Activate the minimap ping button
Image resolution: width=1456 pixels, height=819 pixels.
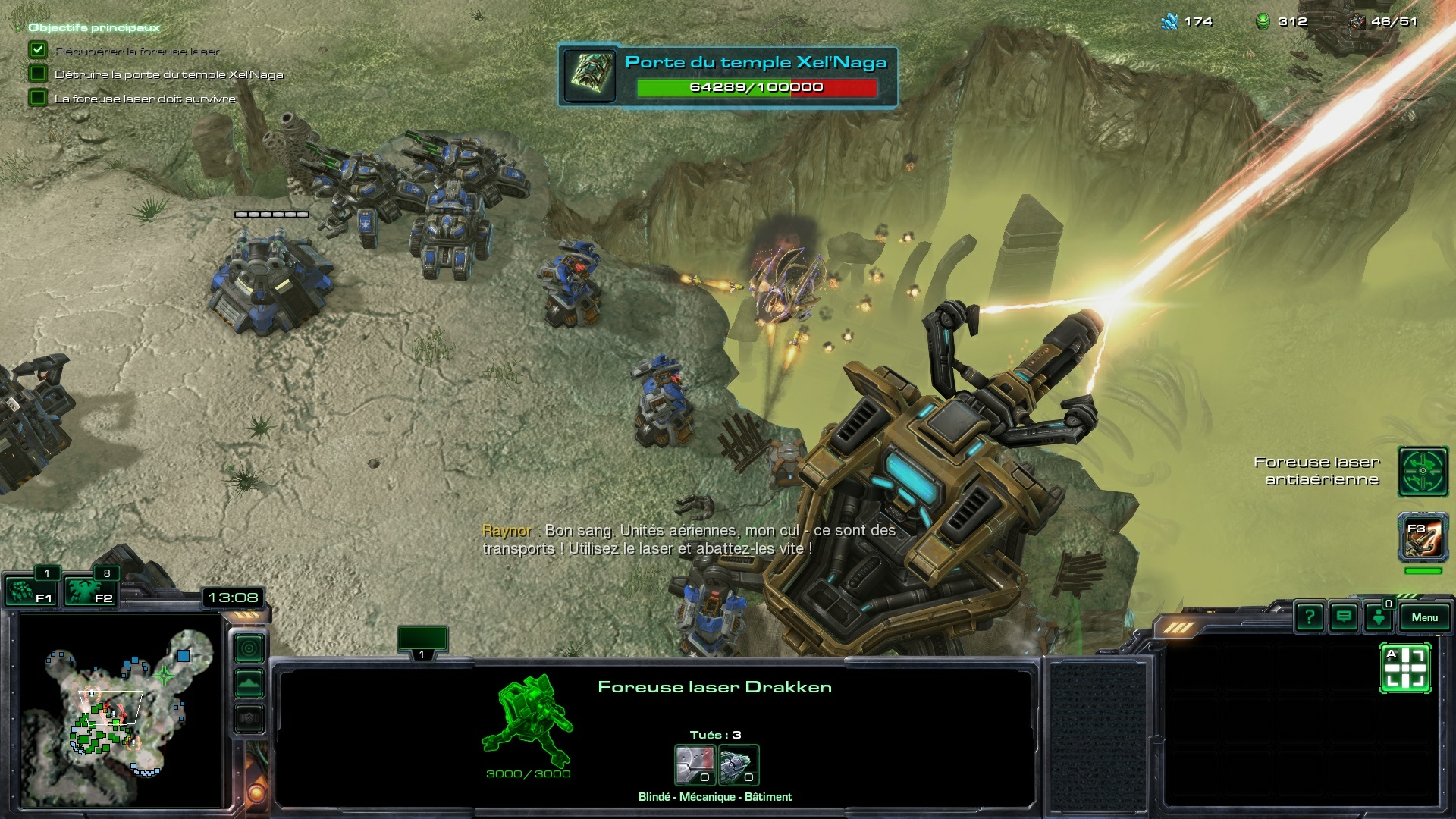249,649
